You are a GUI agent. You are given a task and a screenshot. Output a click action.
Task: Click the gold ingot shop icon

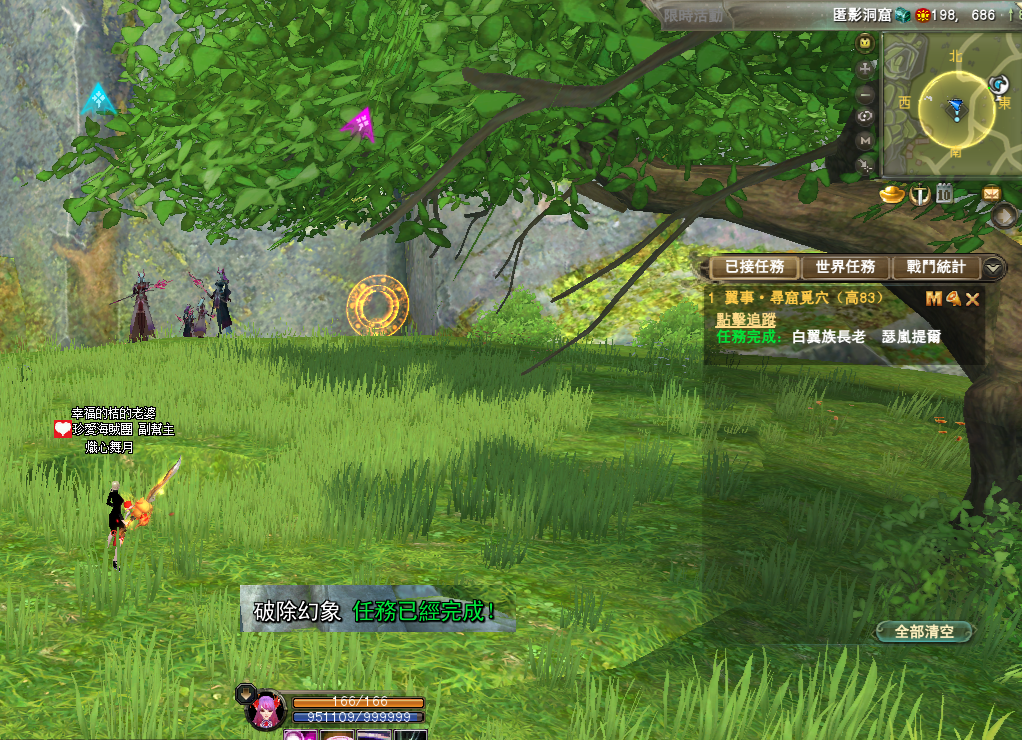coord(892,194)
